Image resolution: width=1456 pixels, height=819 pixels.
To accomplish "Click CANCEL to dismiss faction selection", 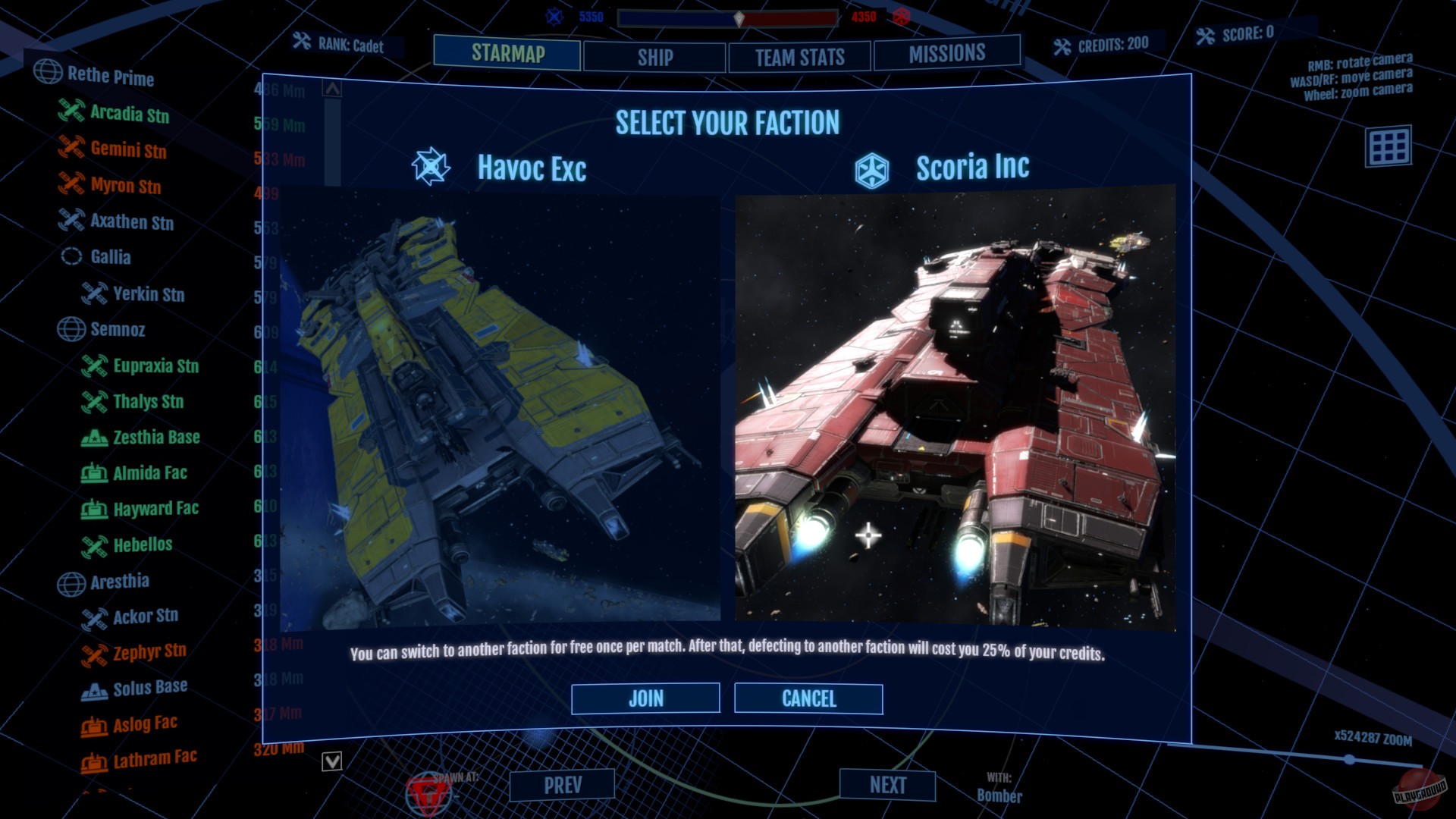I will (808, 698).
